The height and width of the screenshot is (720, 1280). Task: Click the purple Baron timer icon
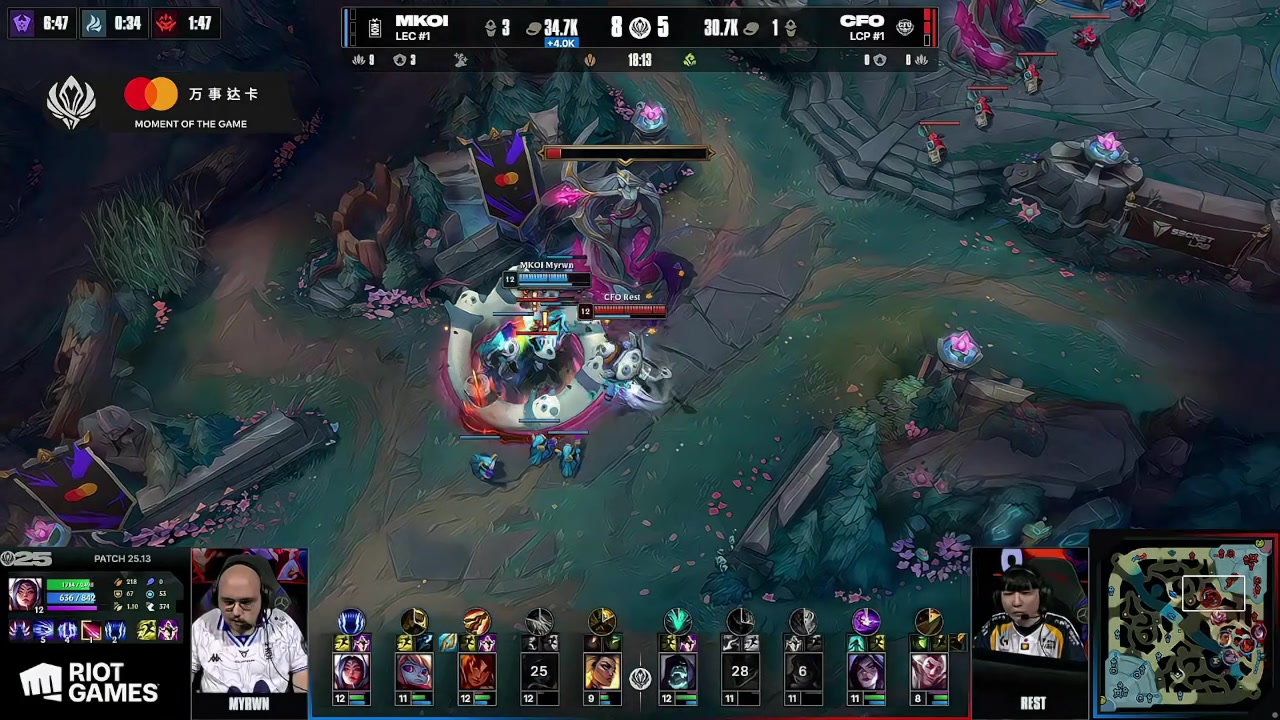21,23
